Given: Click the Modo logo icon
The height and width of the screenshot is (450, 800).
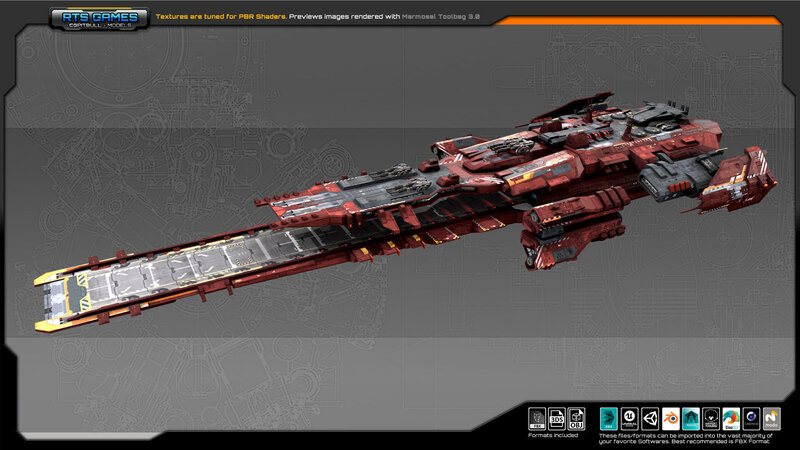Looking at the screenshot, I should tap(771, 418).
